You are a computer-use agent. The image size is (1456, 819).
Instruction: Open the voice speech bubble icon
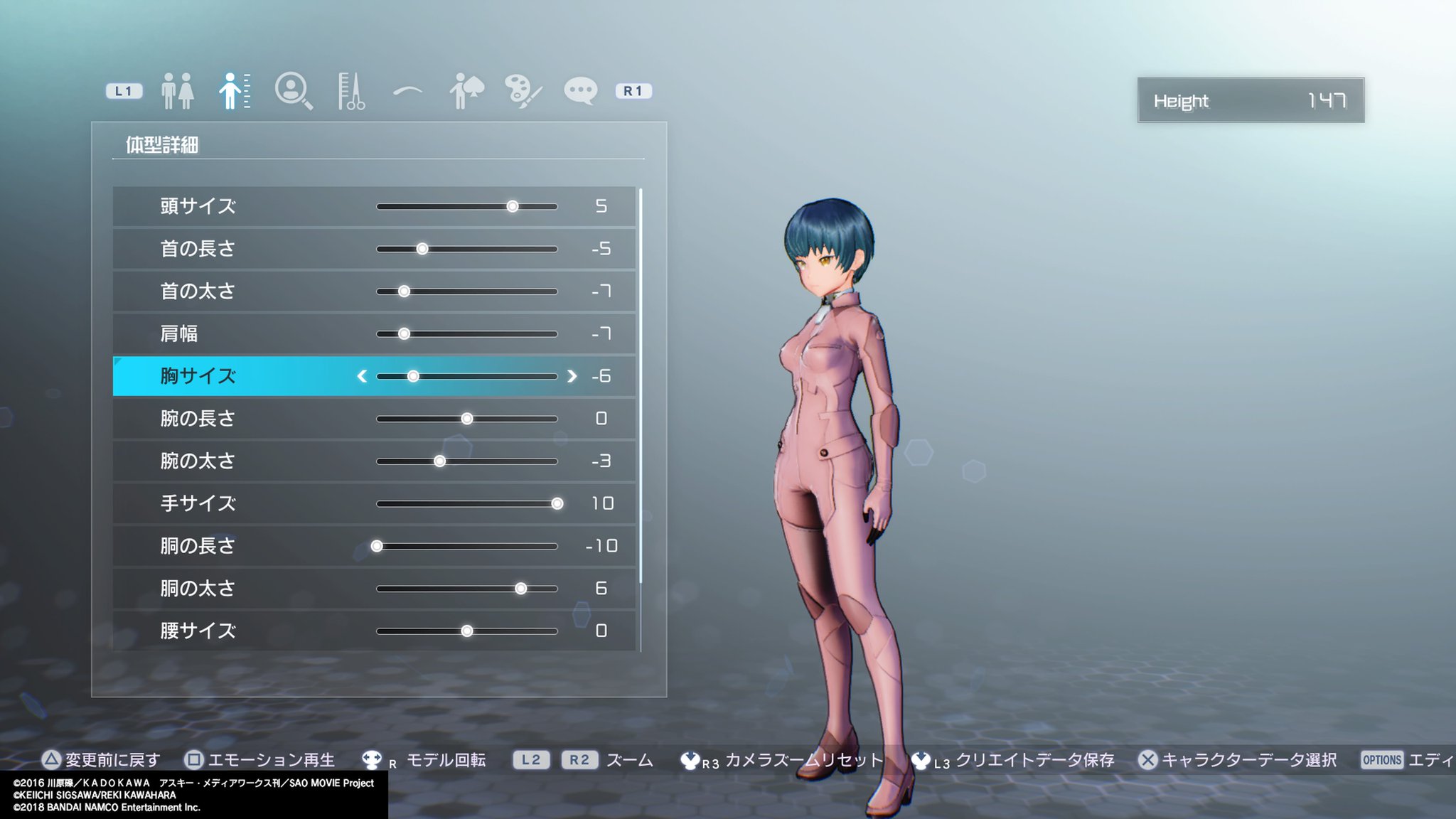[x=582, y=90]
